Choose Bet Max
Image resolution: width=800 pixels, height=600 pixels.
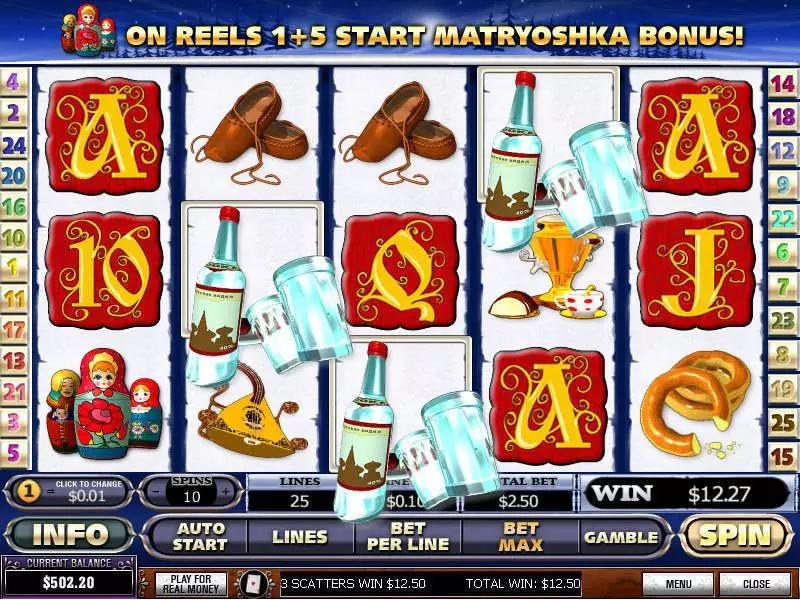click(x=520, y=536)
